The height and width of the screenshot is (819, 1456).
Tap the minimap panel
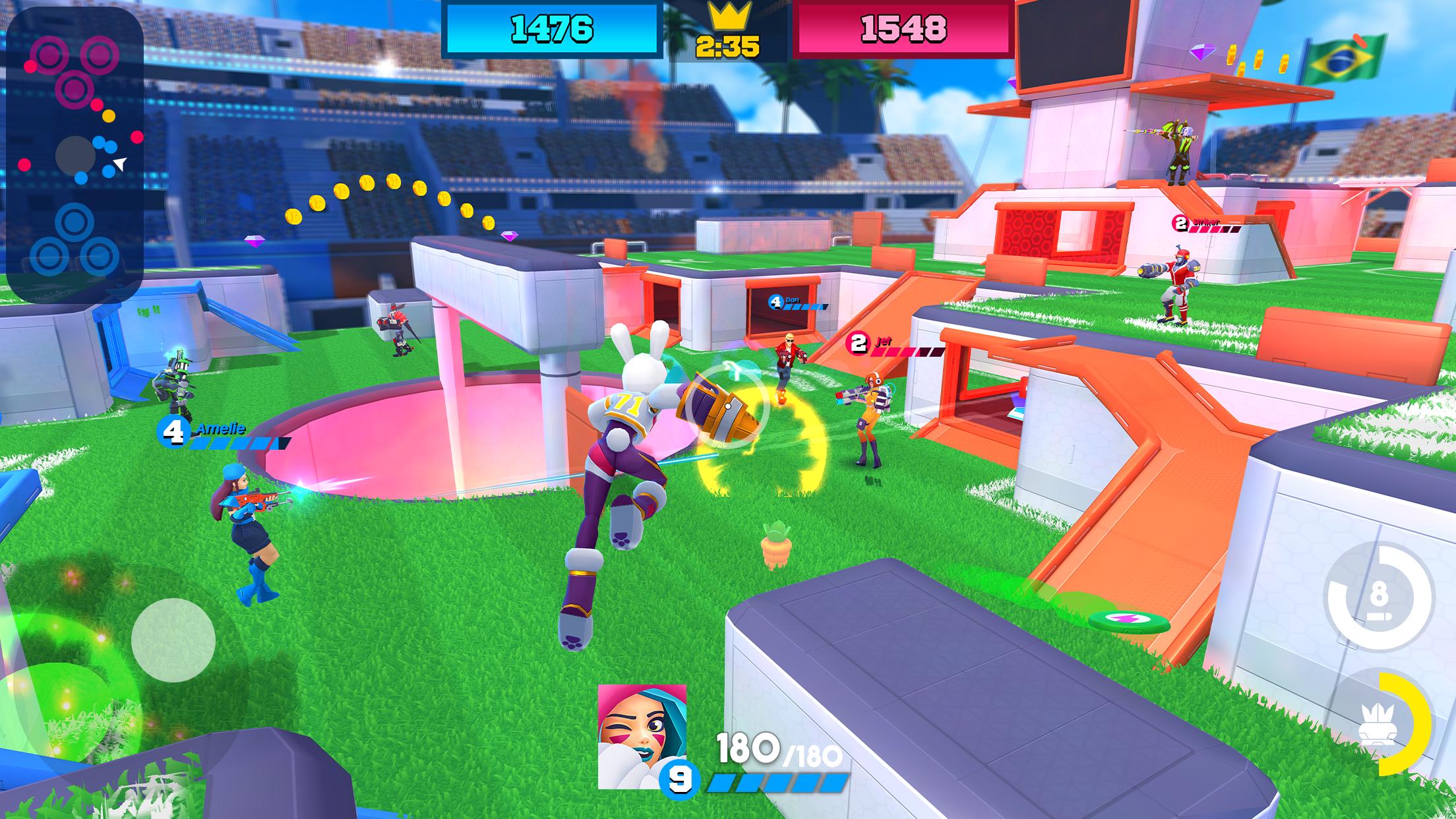tap(75, 155)
